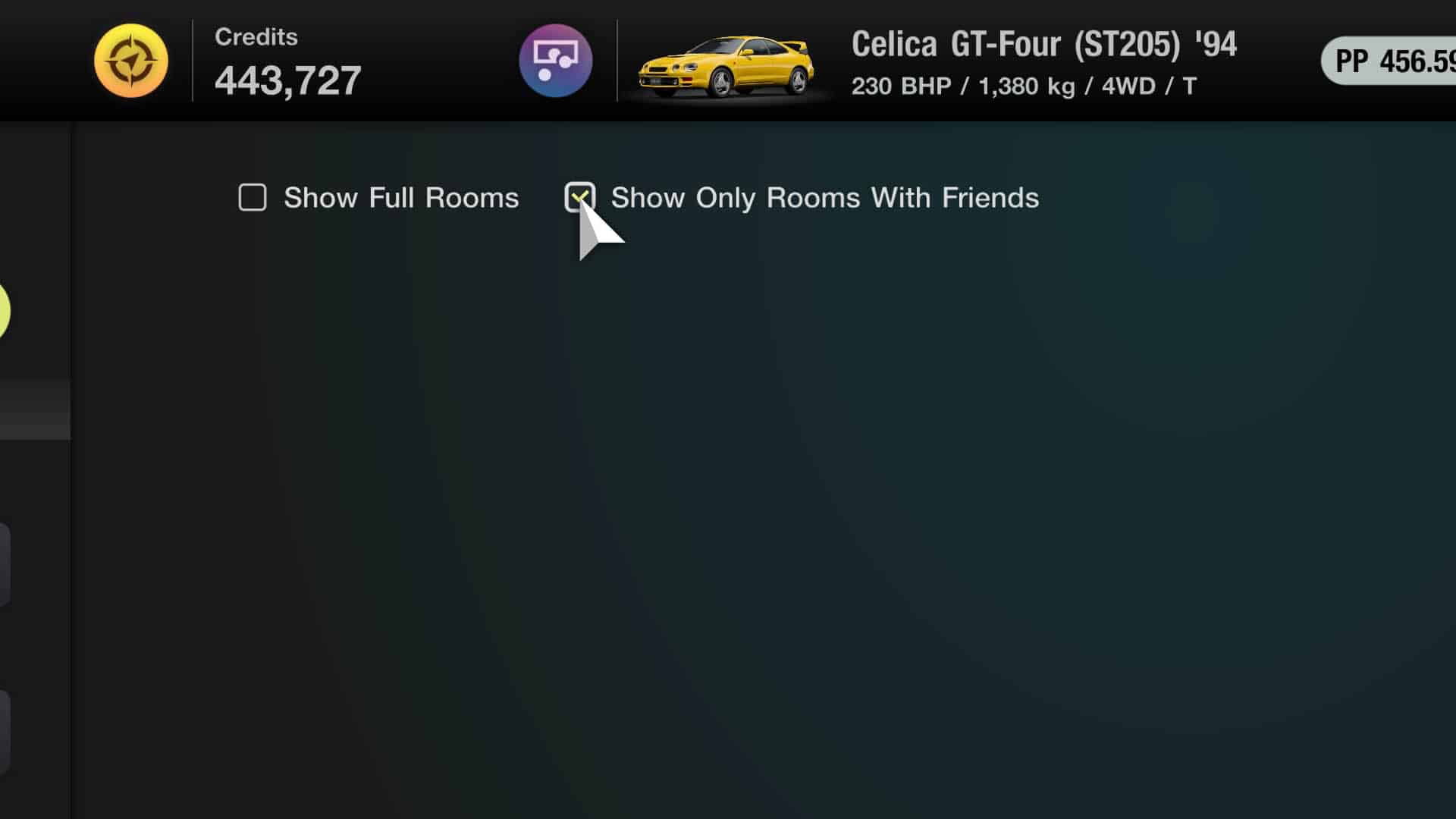Toggle the Show Full Rooms checkbox

coord(253,197)
